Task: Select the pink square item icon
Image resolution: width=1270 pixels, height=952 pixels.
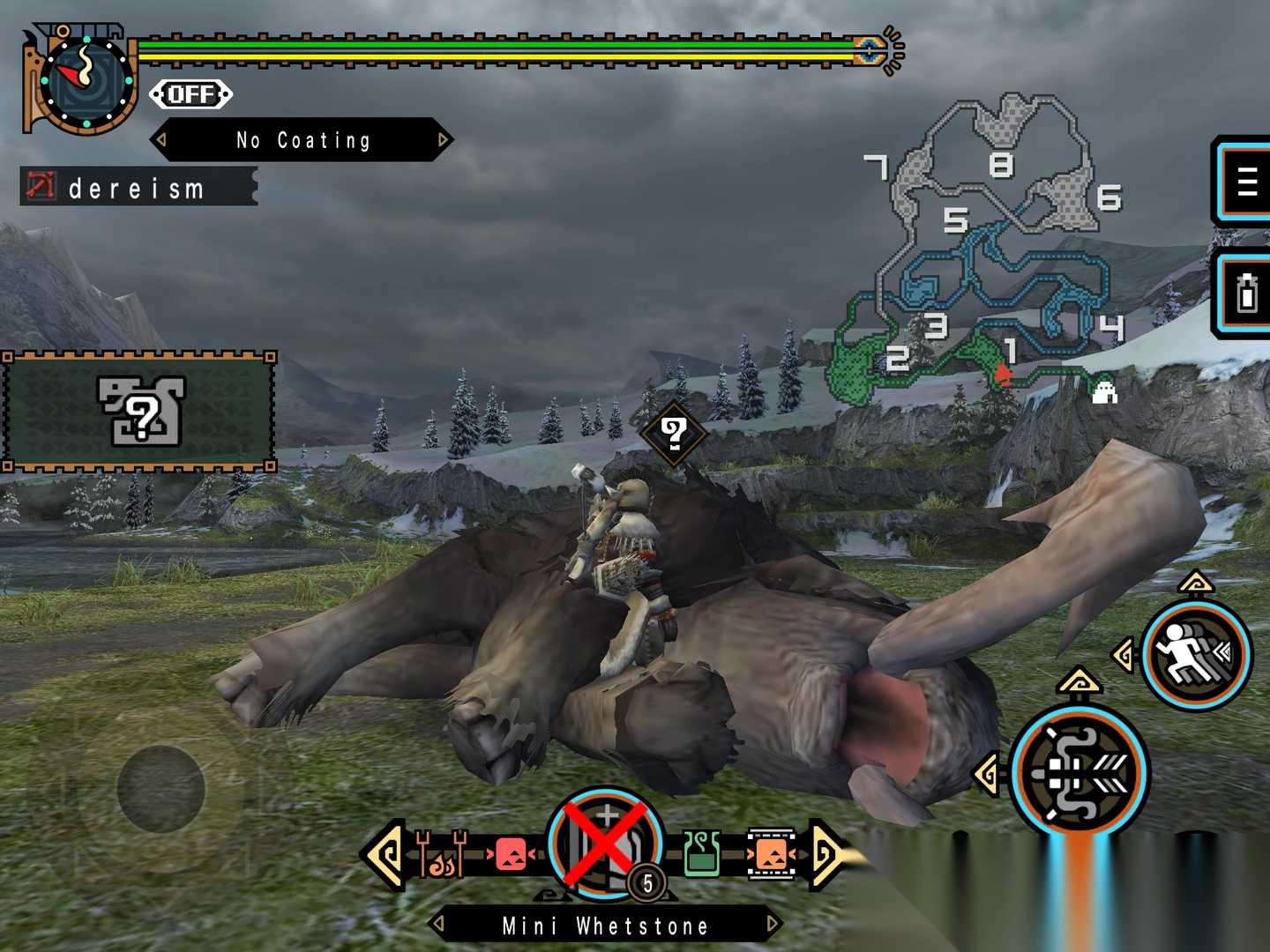Action: click(511, 853)
